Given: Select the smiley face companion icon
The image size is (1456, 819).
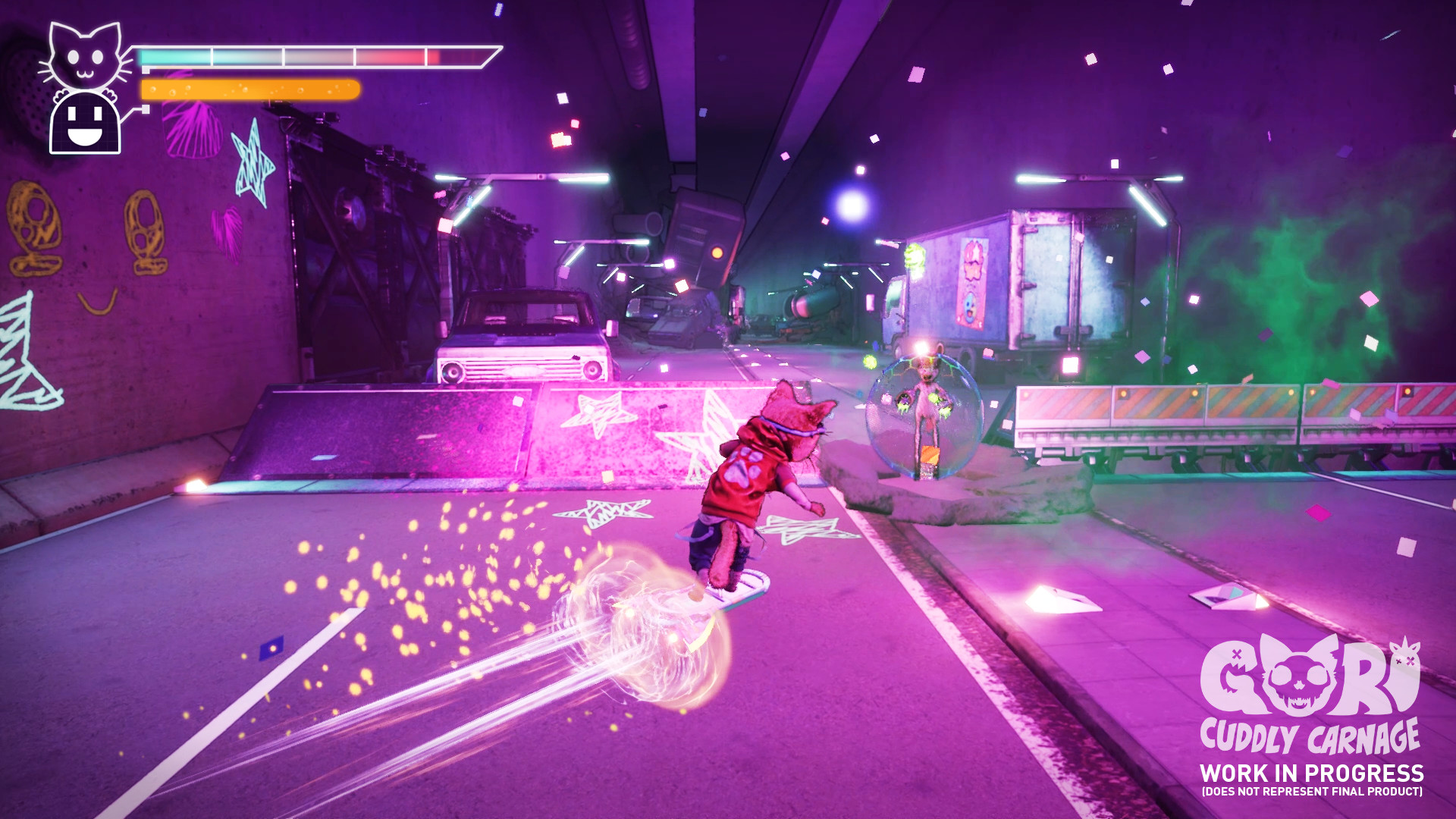Looking at the screenshot, I should pos(85,123).
